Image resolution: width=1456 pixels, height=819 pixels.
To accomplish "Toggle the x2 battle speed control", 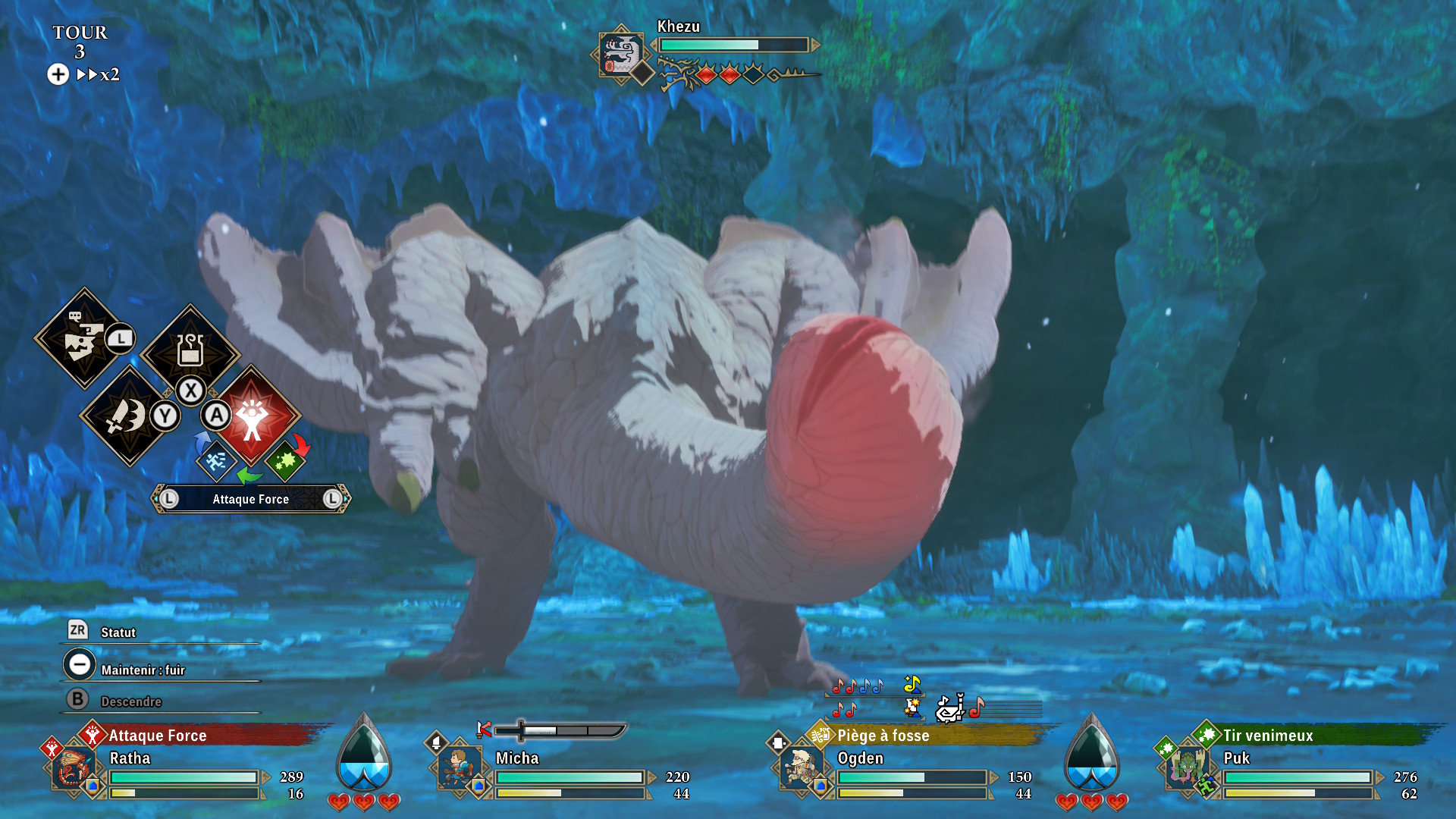I will [99, 74].
